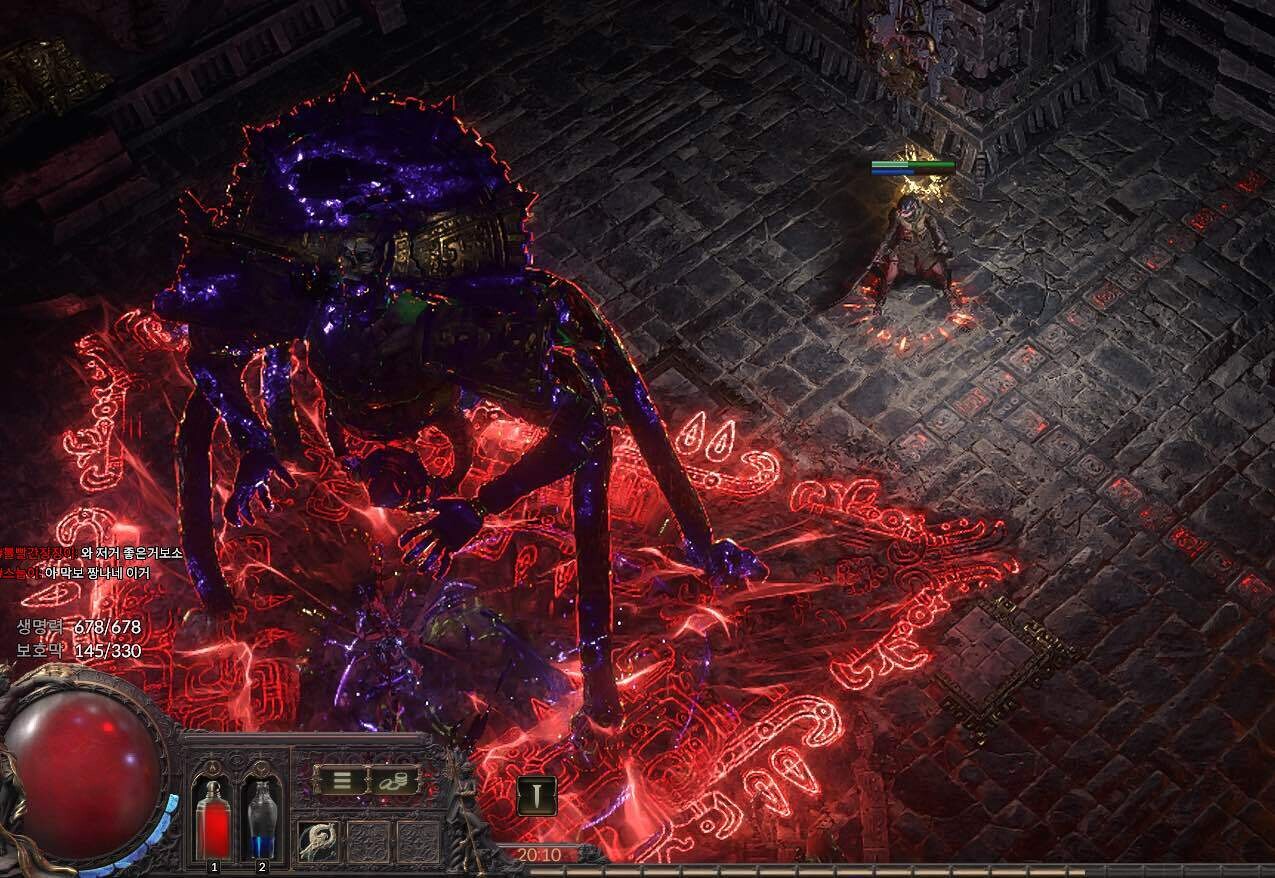The image size is (1275, 878).
Task: Open the coins and ring shop button
Action: 394,780
